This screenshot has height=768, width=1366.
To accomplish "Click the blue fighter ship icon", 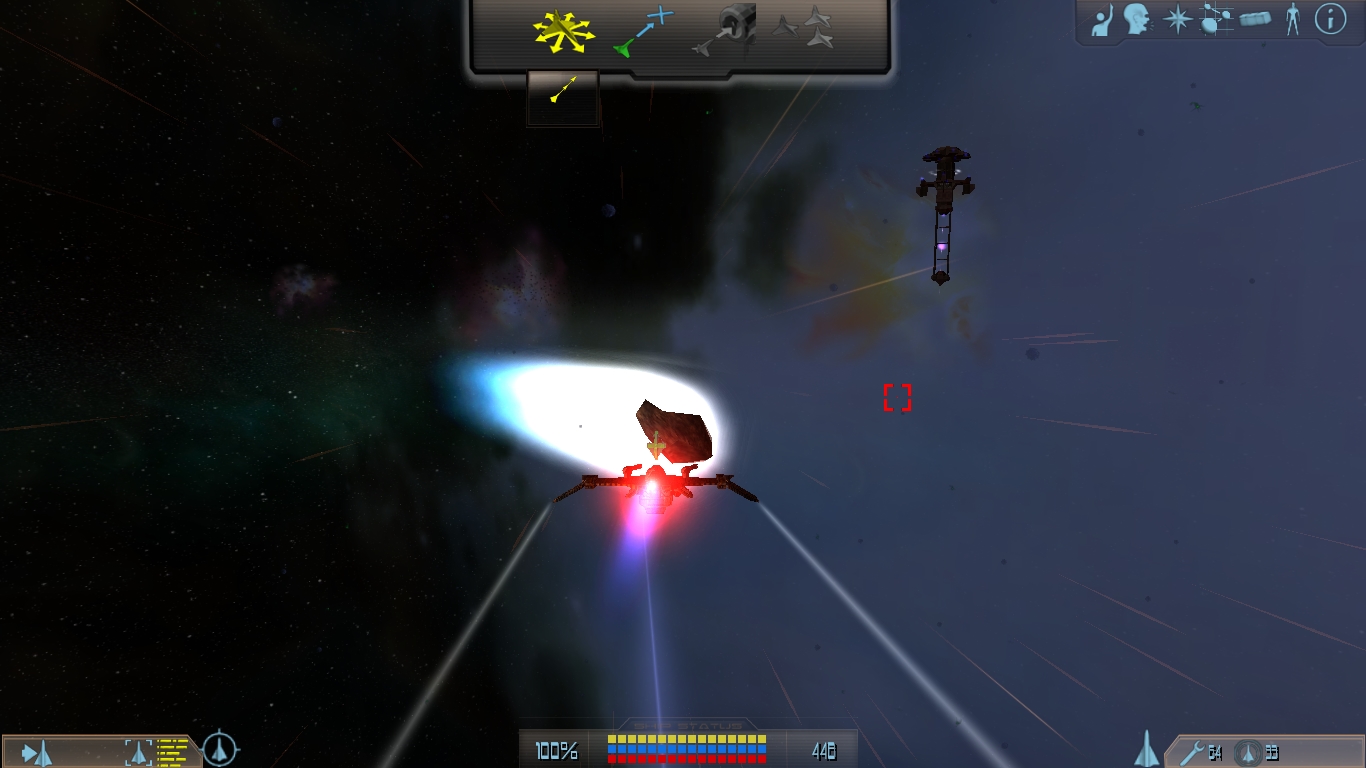I will point(1147,749).
